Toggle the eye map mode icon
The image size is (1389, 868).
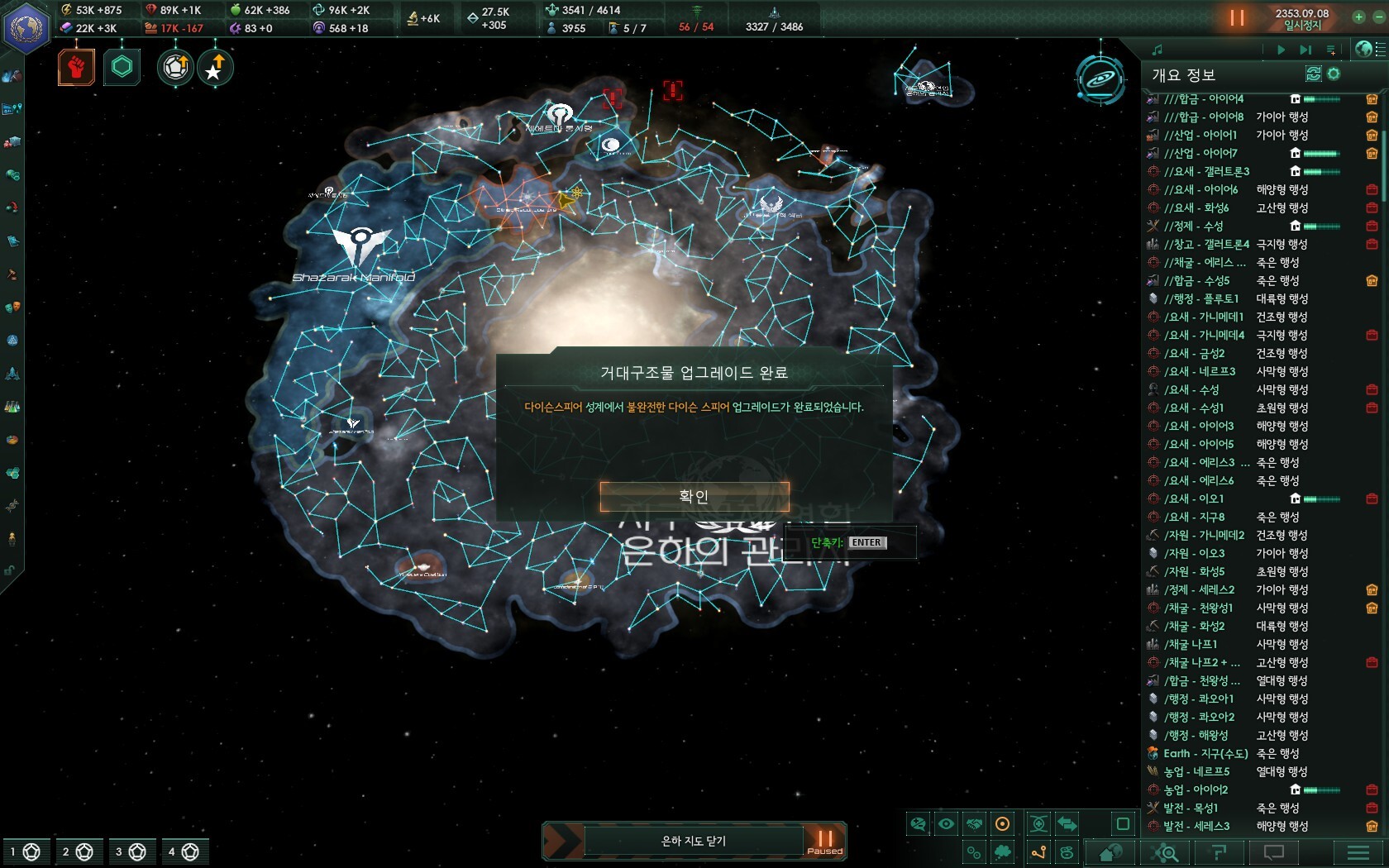click(946, 823)
